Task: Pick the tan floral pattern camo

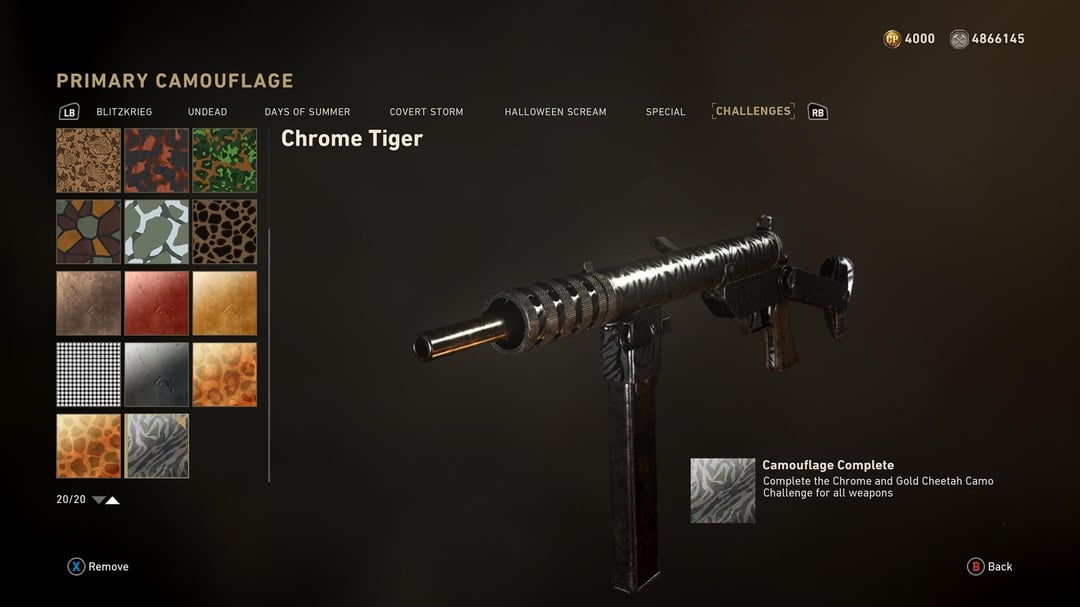Action: click(x=88, y=160)
